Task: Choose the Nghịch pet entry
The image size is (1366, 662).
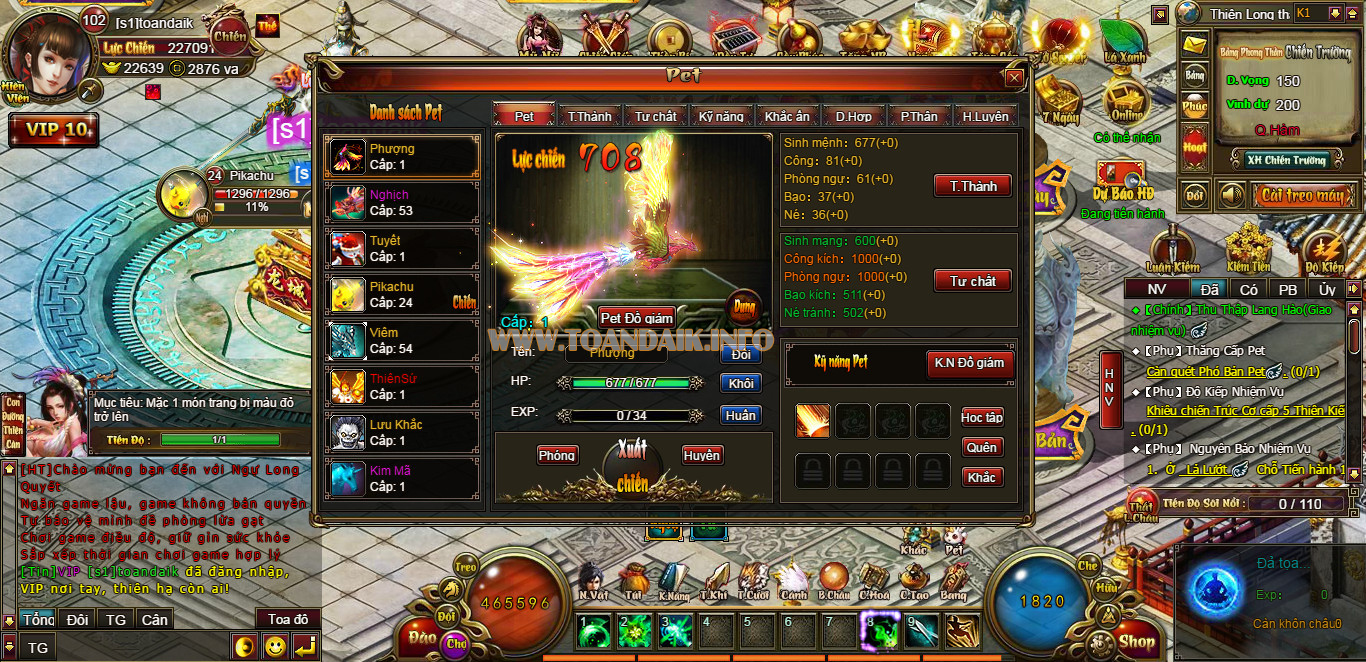Action: (x=403, y=203)
